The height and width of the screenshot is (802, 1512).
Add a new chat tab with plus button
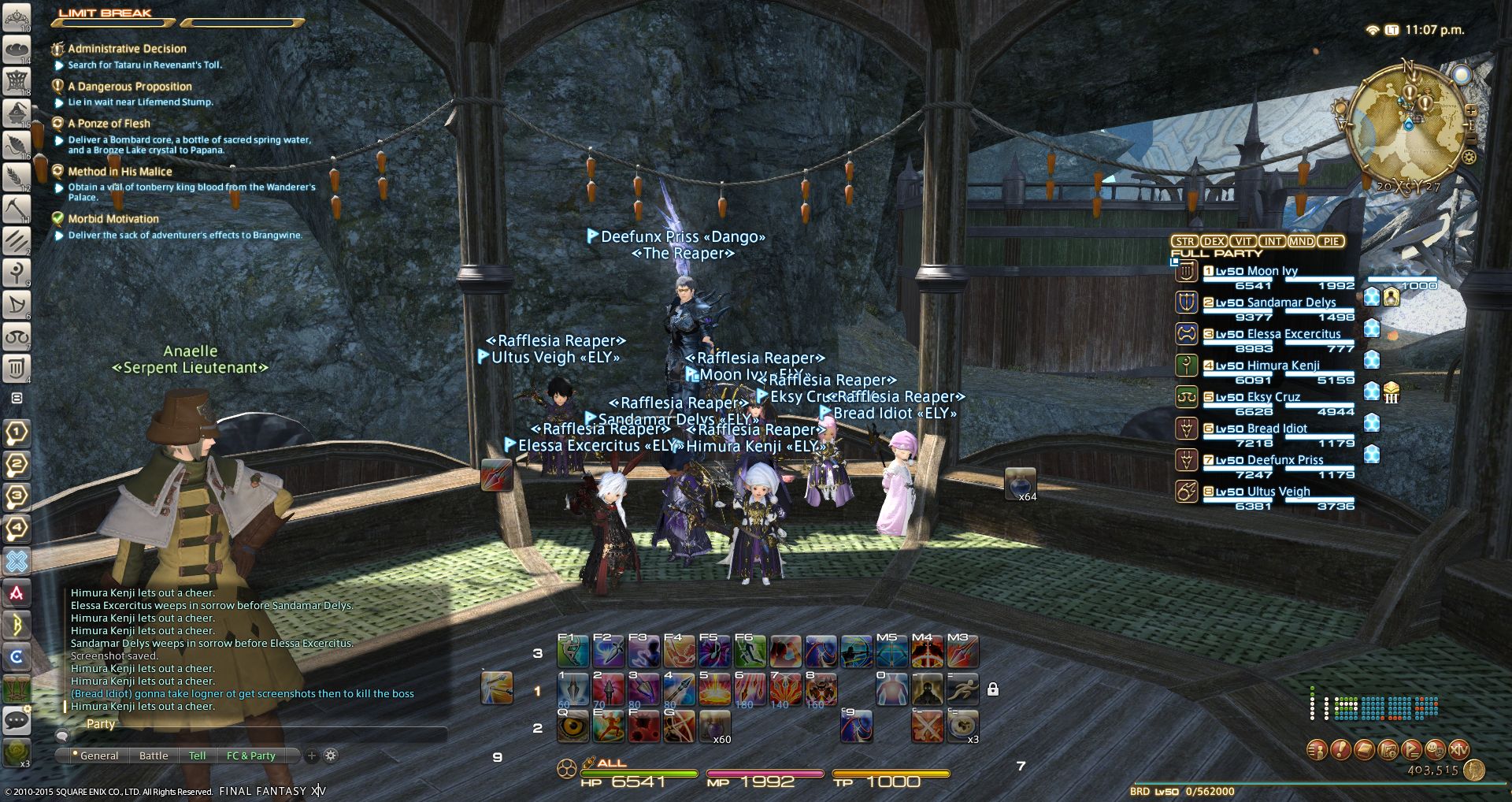pos(312,756)
